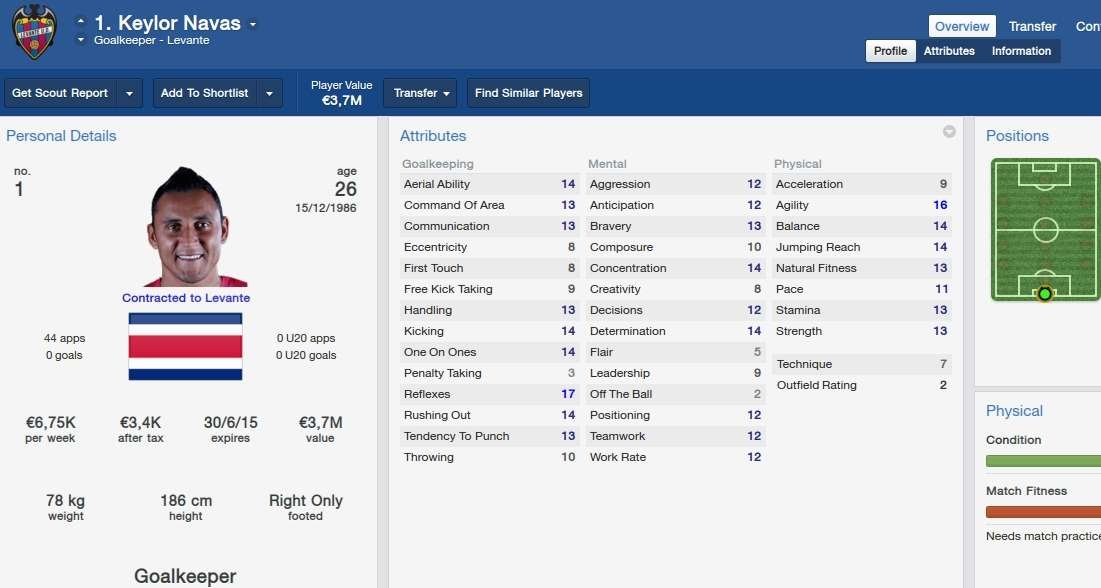Switch to the Overview tab
1101x588 pixels.
pos(961,27)
